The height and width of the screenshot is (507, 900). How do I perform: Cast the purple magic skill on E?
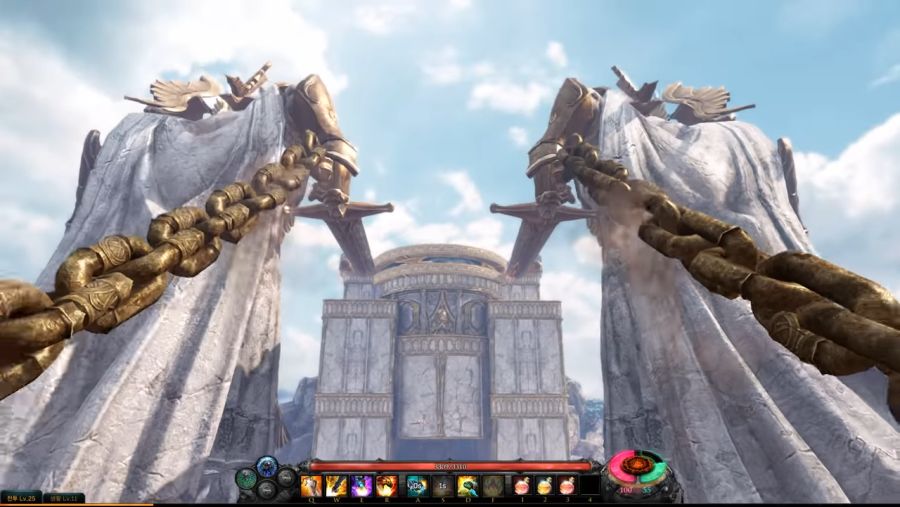coord(362,486)
